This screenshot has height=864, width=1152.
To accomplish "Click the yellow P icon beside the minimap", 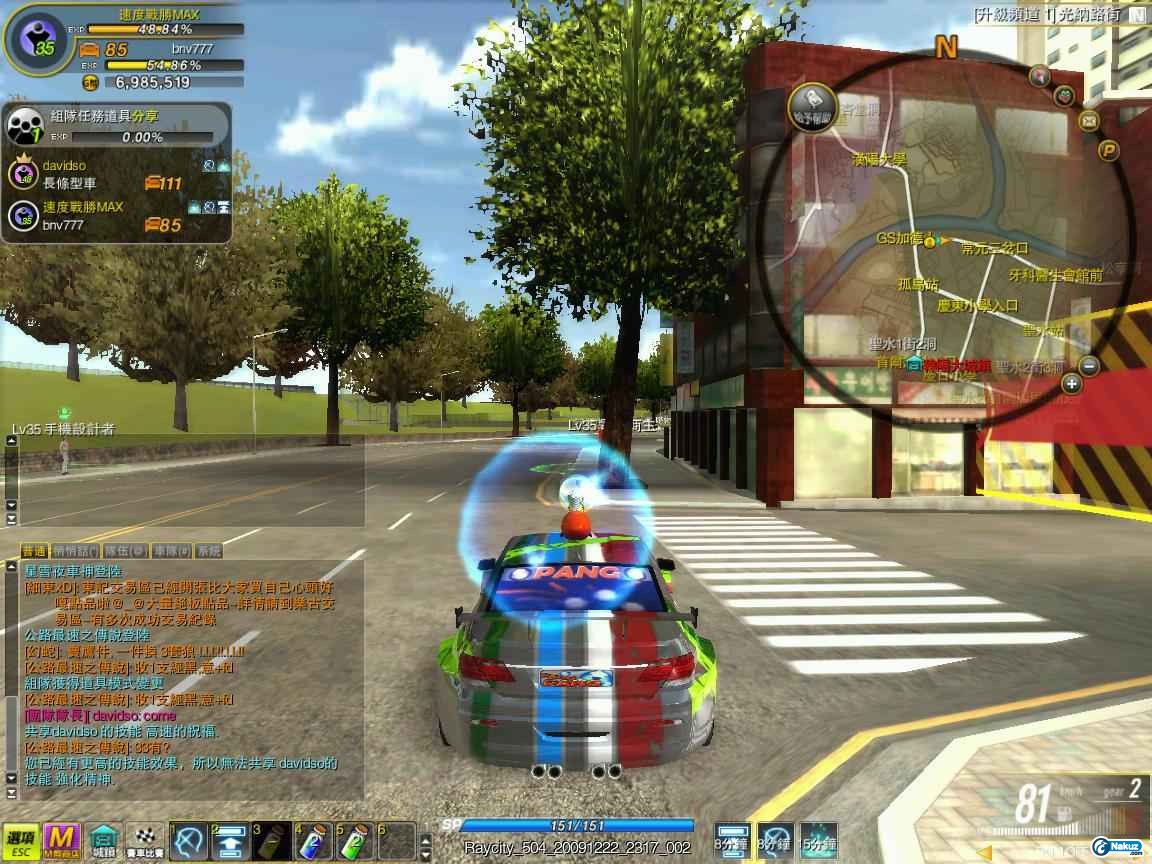I will (1108, 151).
